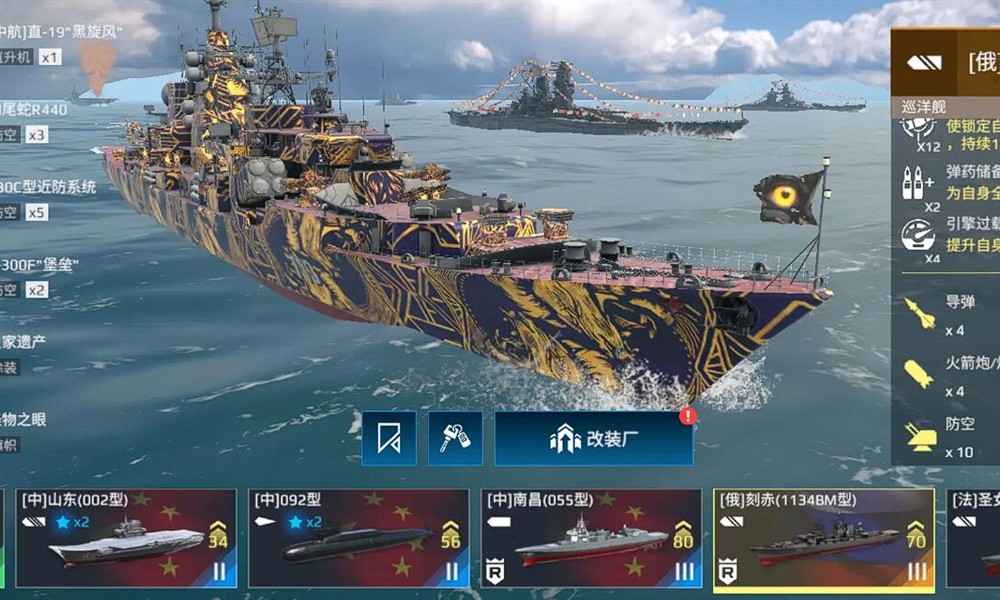Open the 改装厂 refit workshop

pyautogui.click(x=594, y=438)
